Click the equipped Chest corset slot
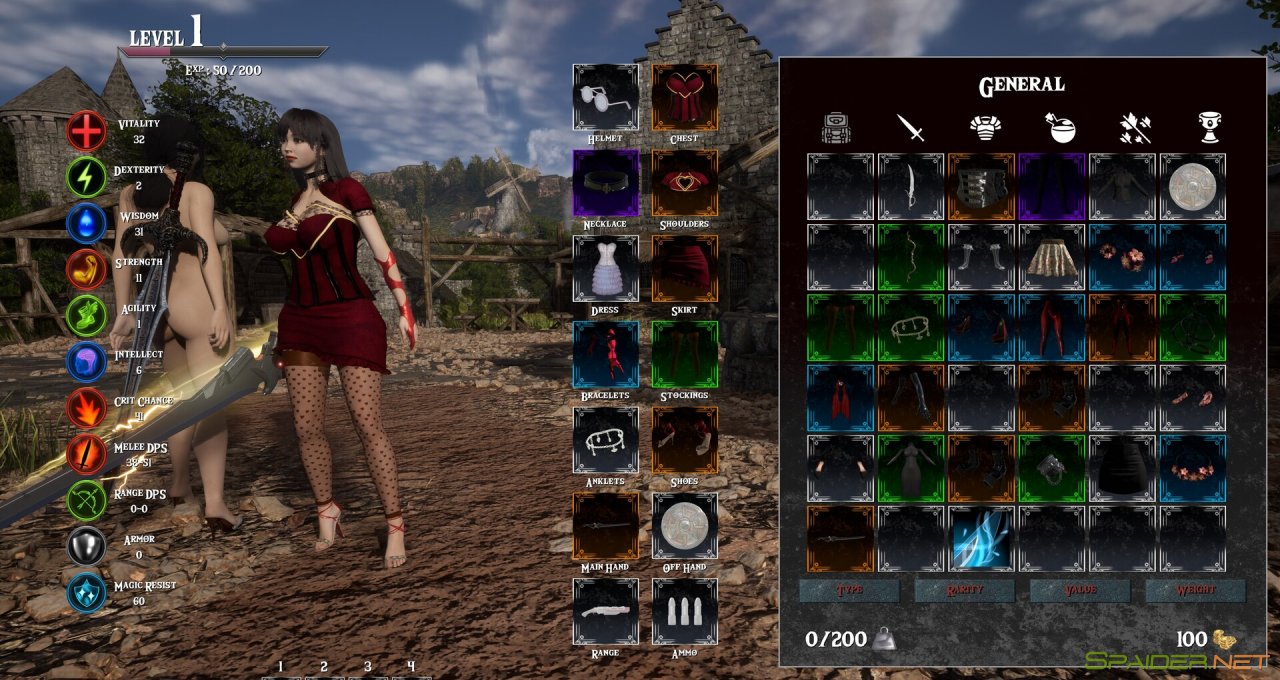Viewport: 1280px width, 680px height. pos(685,97)
